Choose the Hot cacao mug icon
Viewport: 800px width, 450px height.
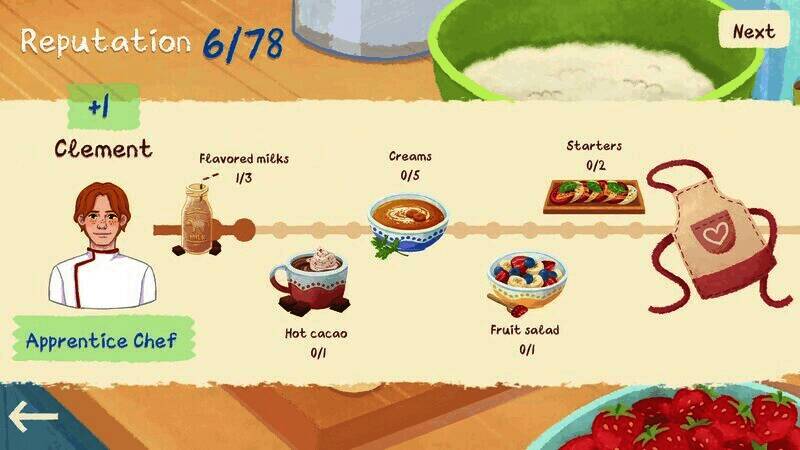311,280
